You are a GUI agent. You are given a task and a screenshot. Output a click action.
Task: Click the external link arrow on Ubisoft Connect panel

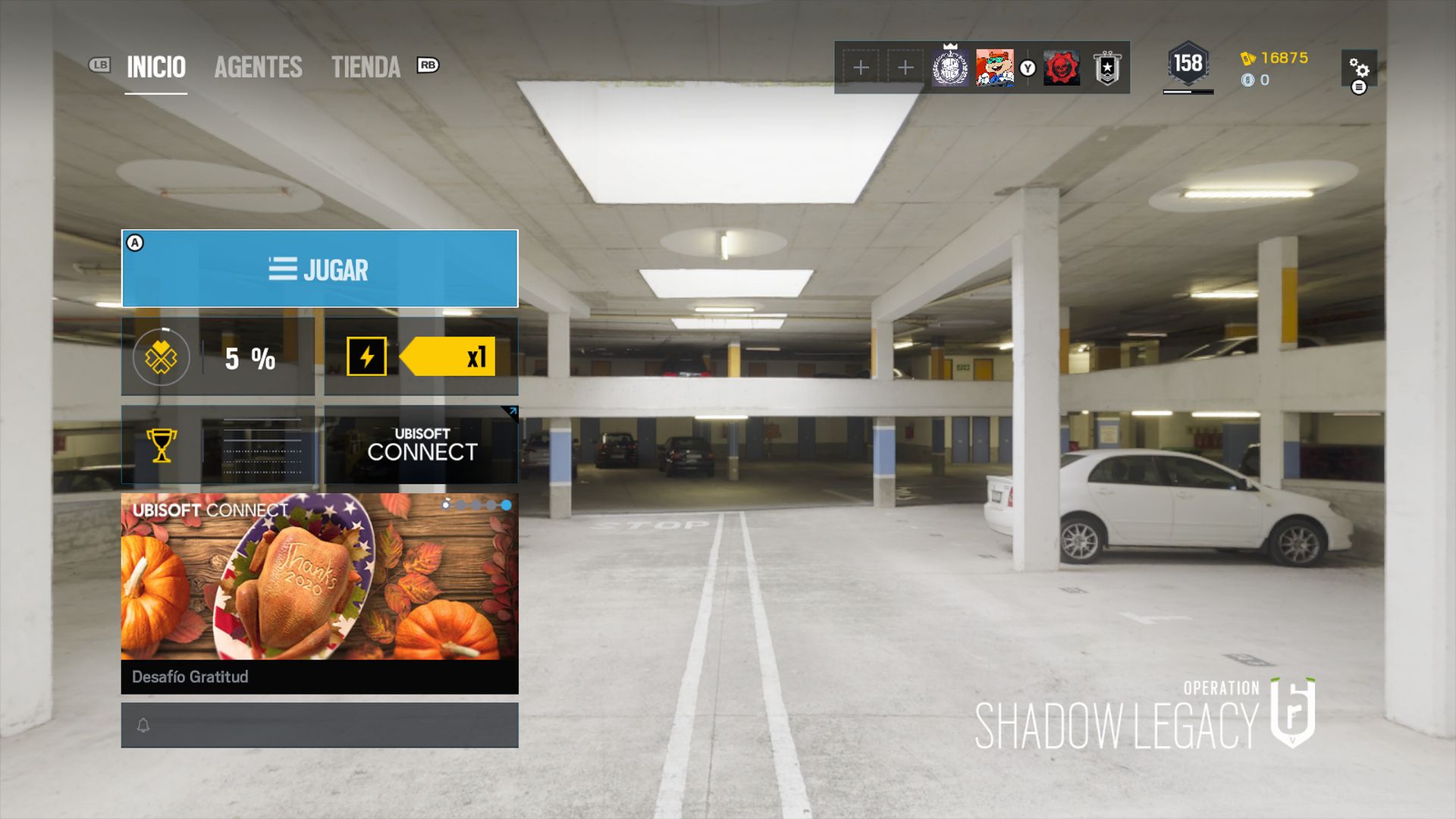514,412
